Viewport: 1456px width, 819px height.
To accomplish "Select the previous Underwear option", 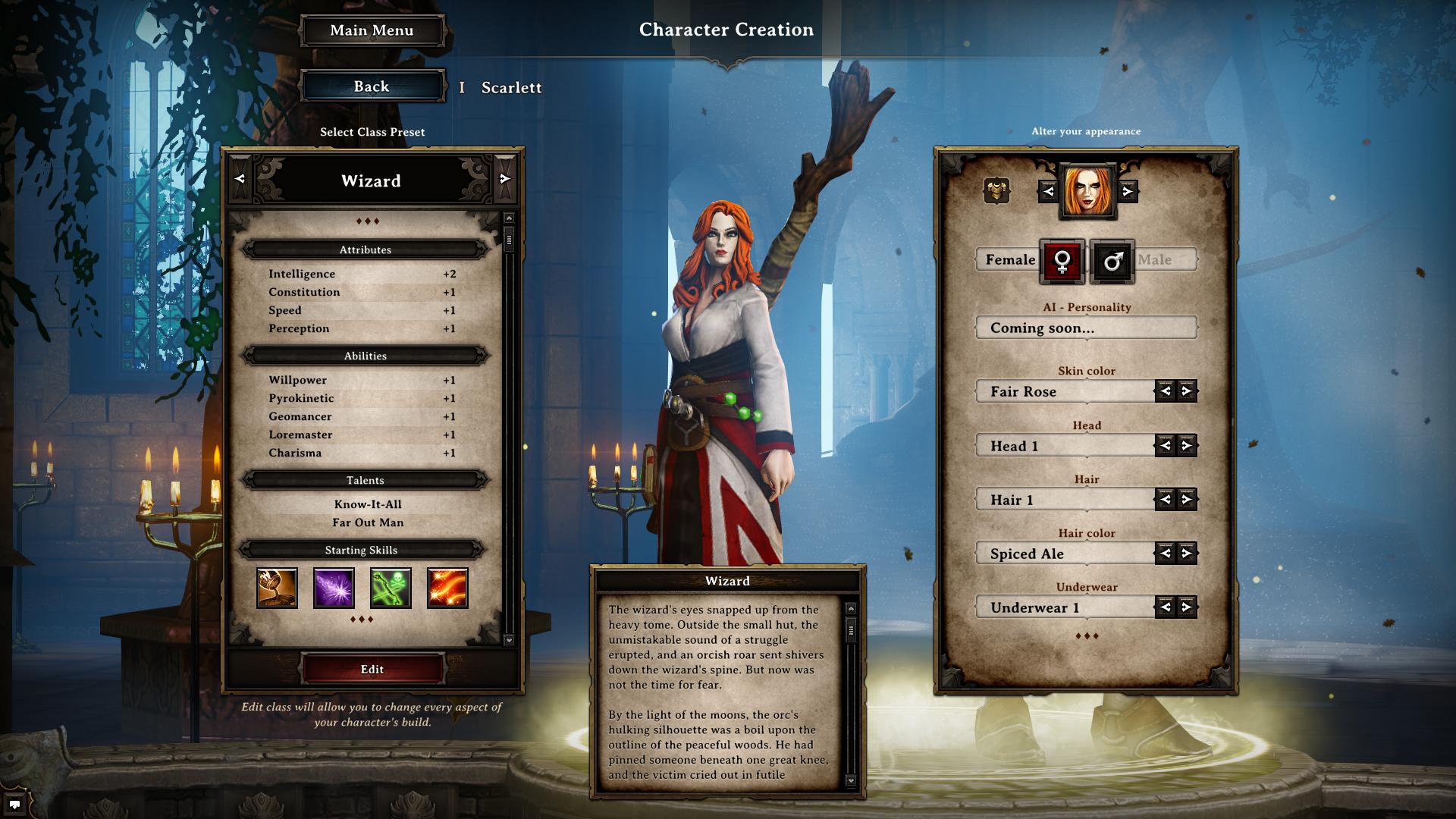I will coord(1166,607).
